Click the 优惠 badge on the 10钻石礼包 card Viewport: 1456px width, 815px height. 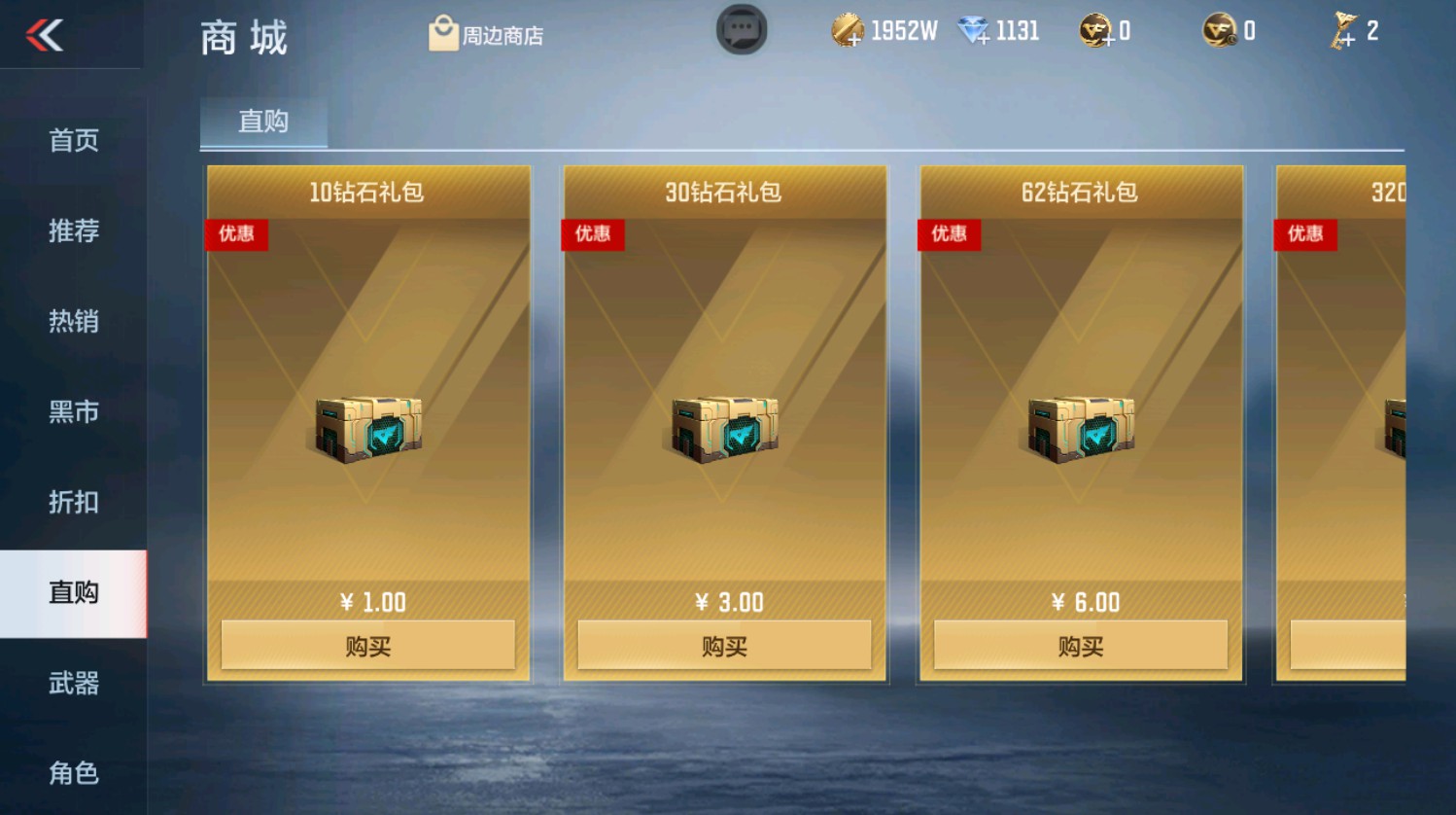tap(236, 234)
